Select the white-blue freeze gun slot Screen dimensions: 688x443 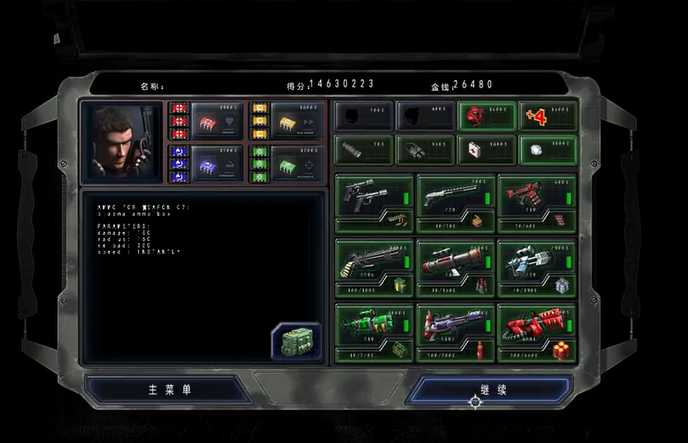(x=537, y=267)
